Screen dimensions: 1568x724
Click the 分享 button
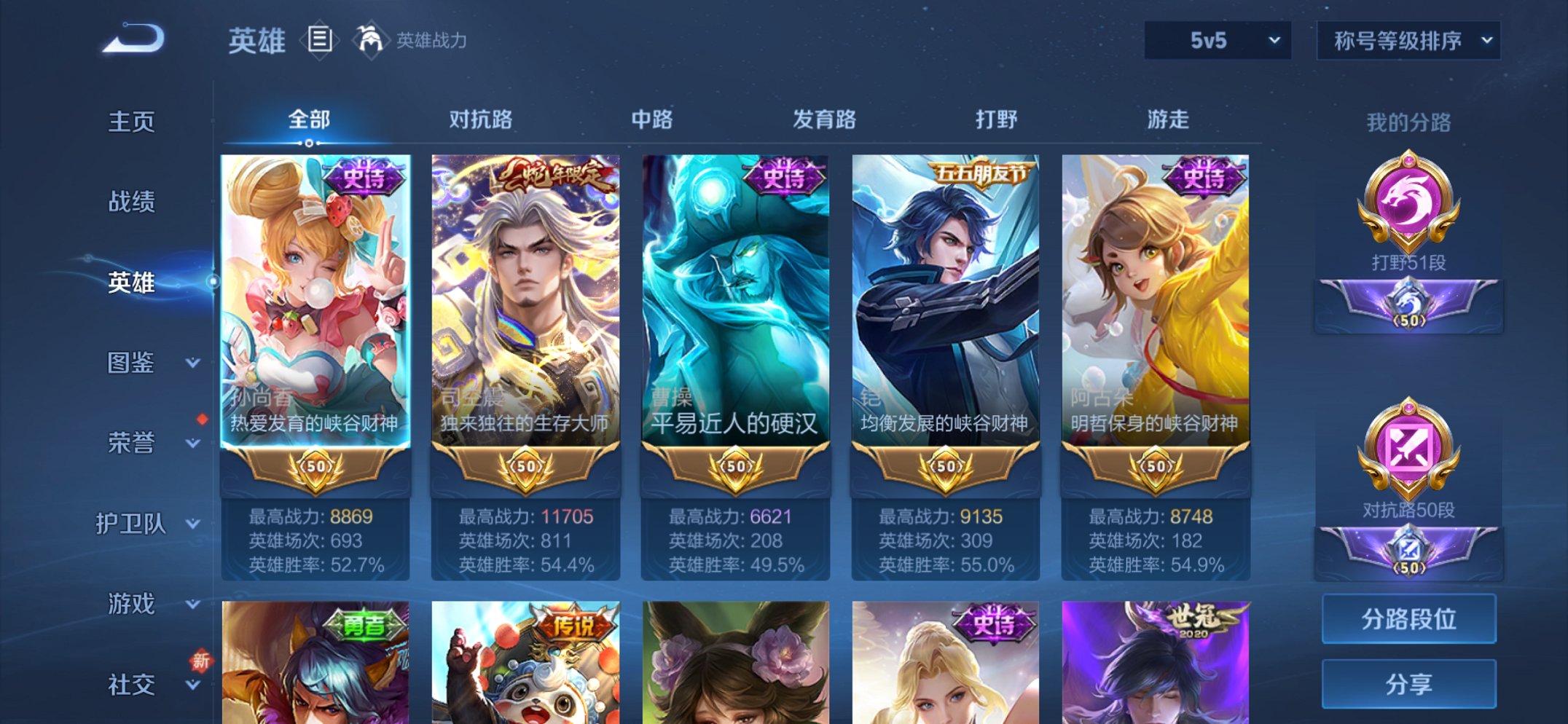click(1408, 683)
